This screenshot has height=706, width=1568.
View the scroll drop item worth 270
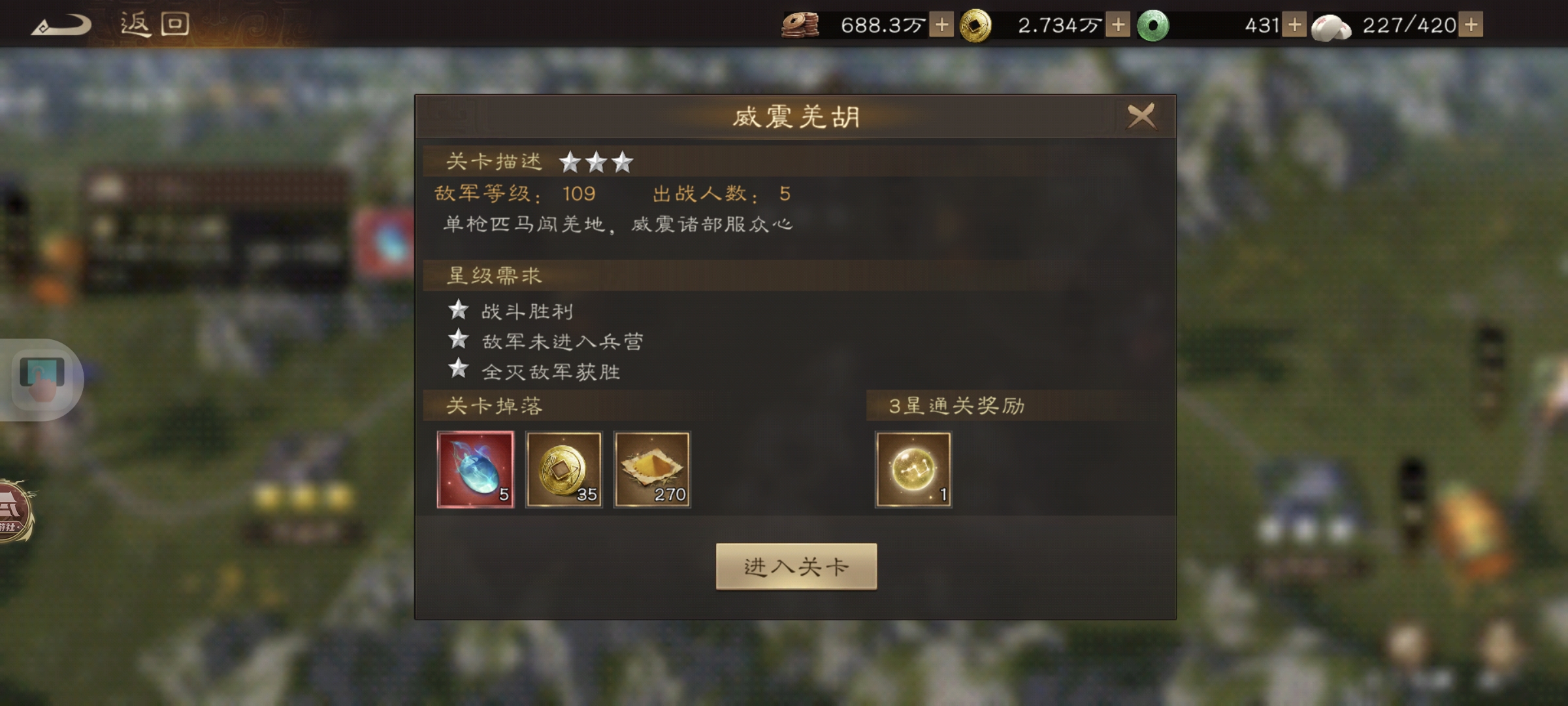click(x=653, y=469)
